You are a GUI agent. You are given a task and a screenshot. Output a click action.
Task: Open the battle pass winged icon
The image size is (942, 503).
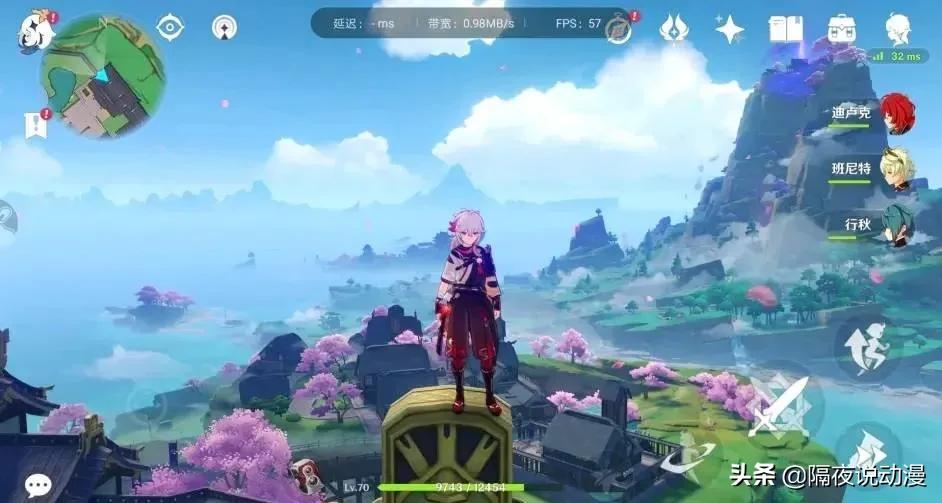pos(674,28)
